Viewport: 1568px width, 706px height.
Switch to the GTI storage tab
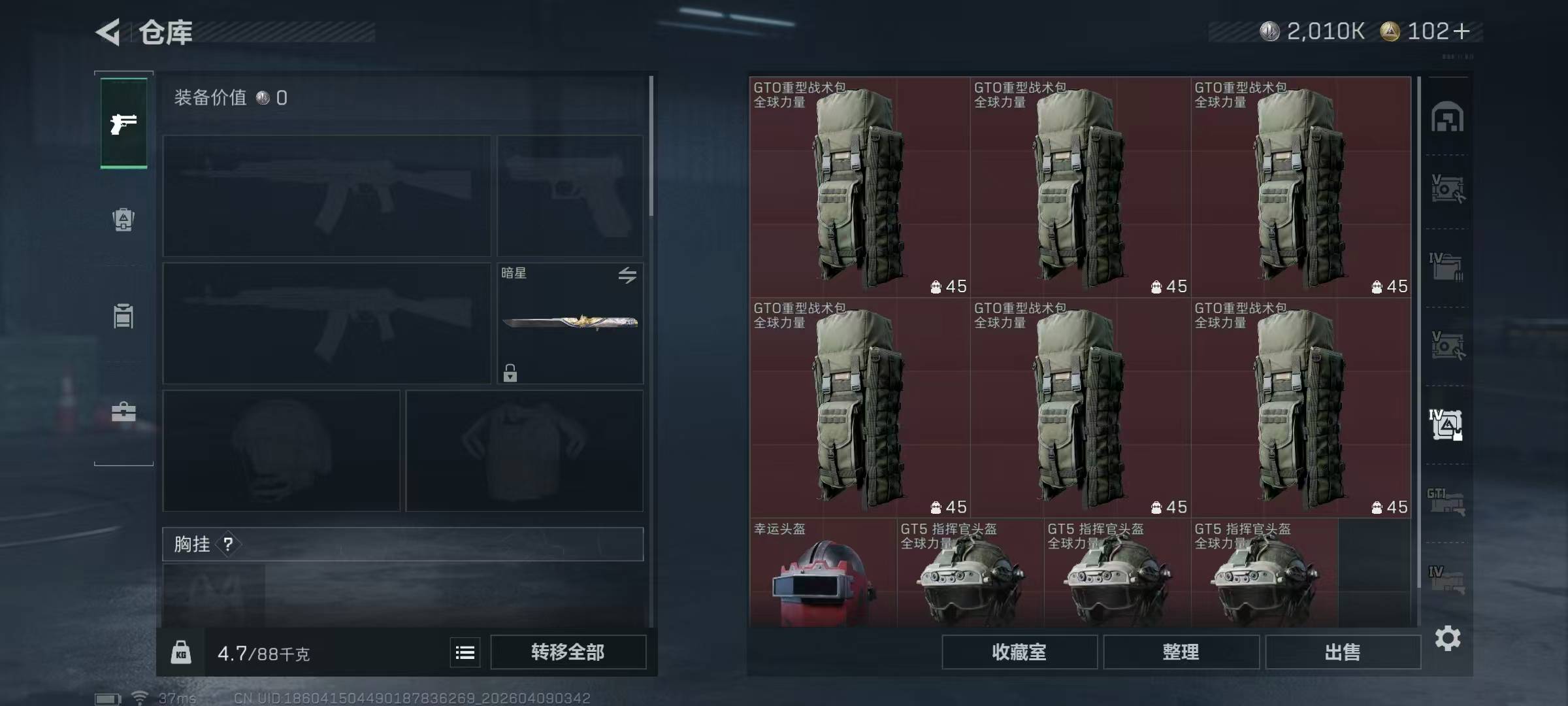pyautogui.click(x=1446, y=502)
